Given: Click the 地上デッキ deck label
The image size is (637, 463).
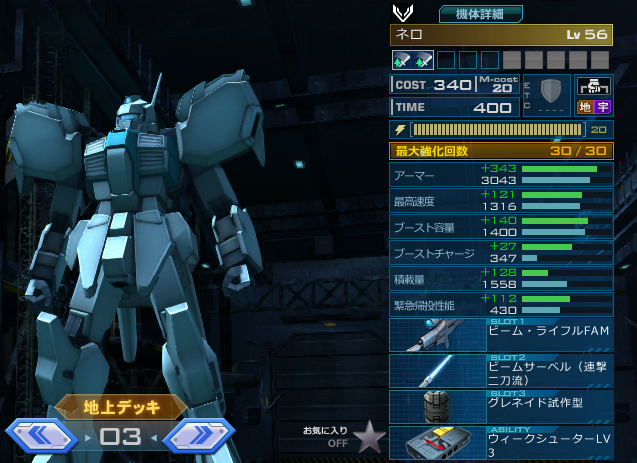Looking at the screenshot, I should (120, 406).
